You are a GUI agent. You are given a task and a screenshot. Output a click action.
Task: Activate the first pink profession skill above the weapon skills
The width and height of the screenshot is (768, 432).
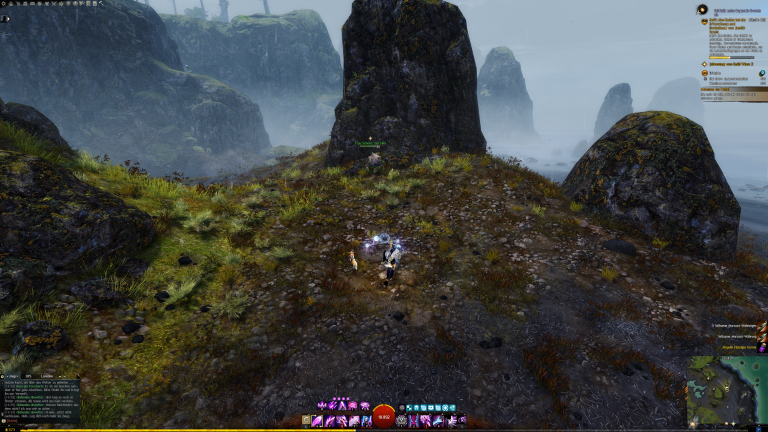pos(321,405)
